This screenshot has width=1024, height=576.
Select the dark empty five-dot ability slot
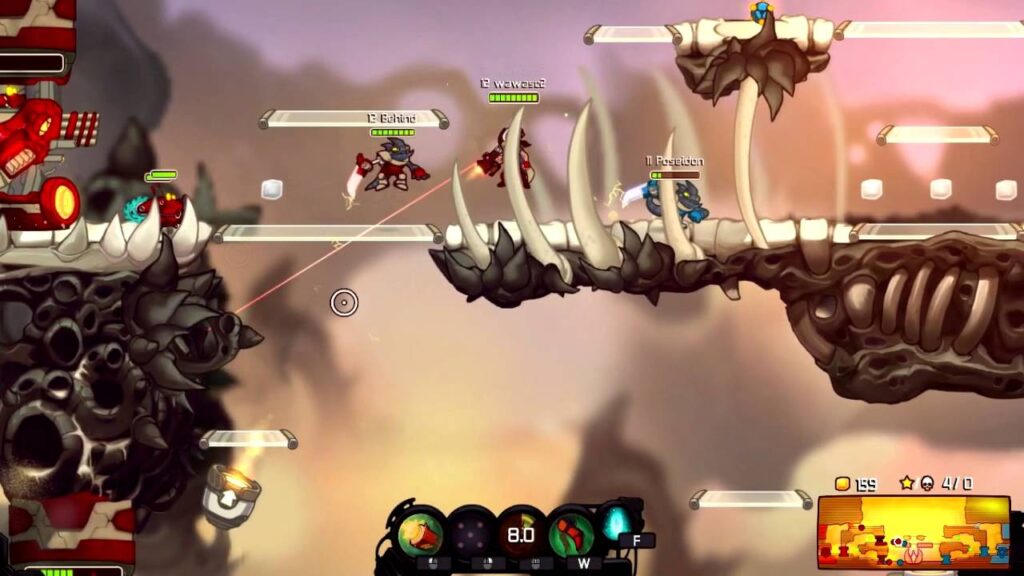472,532
